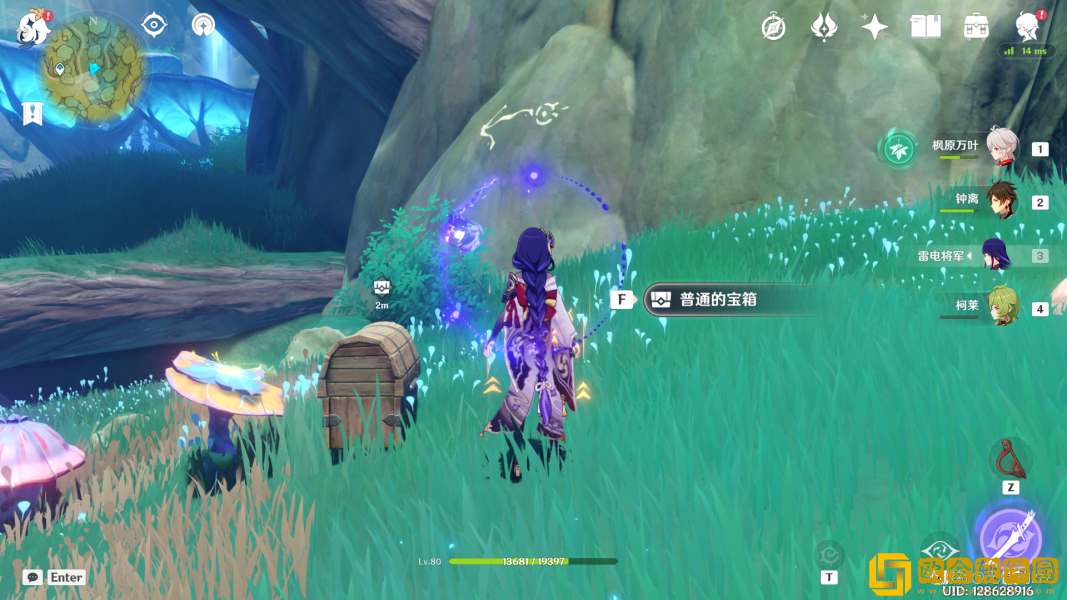The image size is (1067, 600).
Task: Open the winged battle pass icon
Action: pos(824,27)
